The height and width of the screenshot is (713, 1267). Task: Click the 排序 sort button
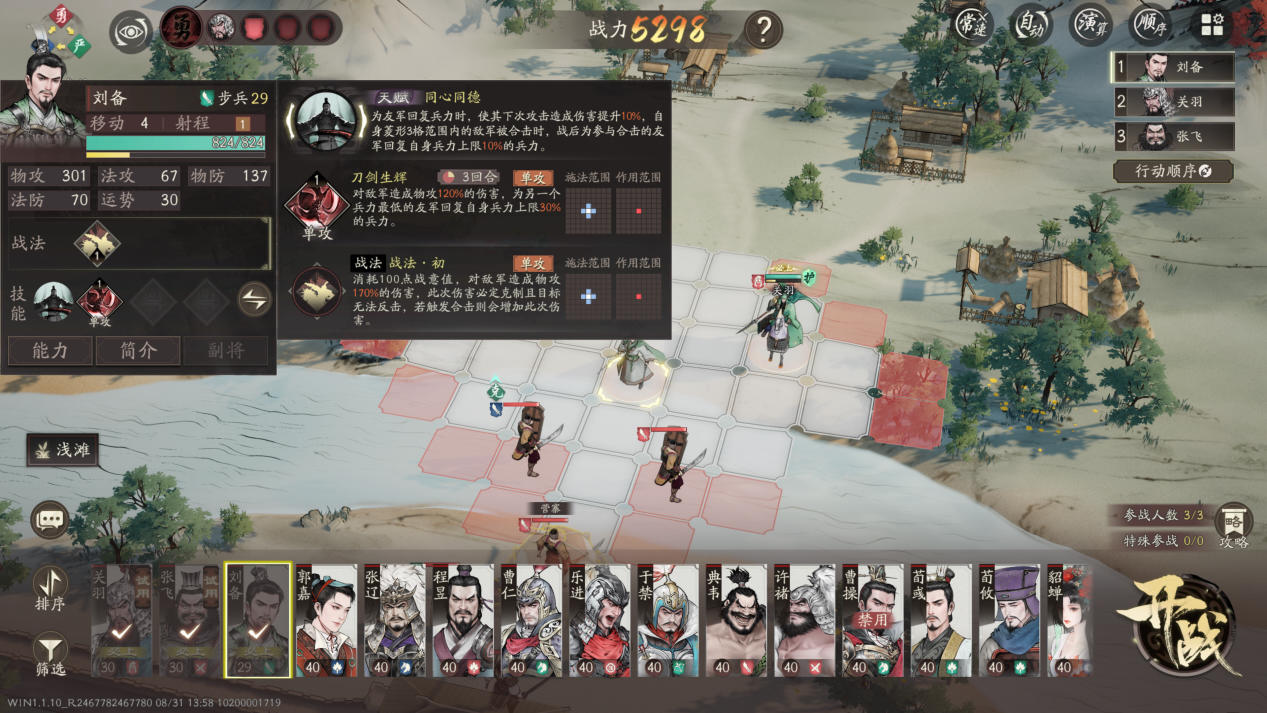pos(50,588)
